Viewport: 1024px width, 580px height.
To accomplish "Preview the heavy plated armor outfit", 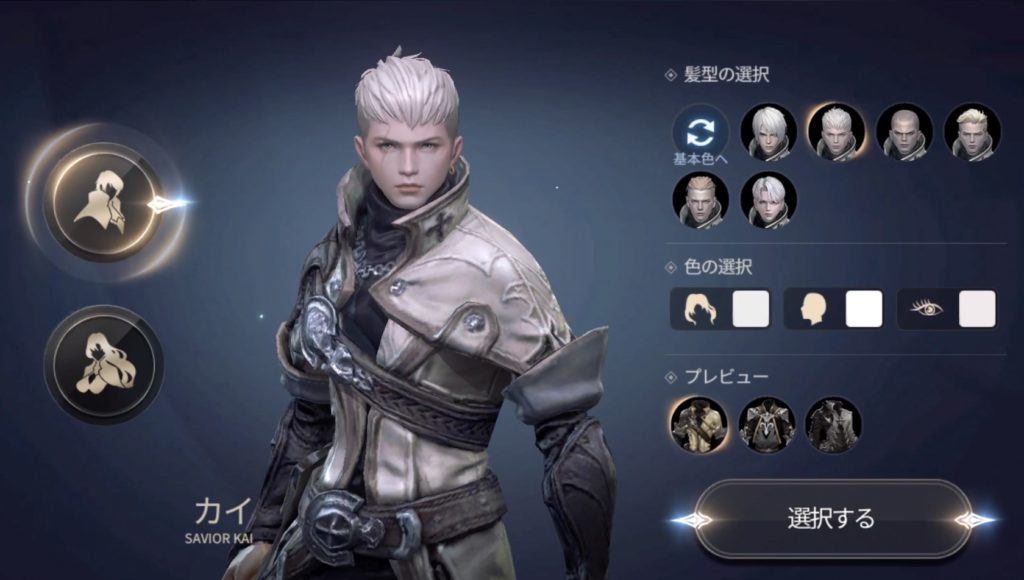I will coord(767,425).
